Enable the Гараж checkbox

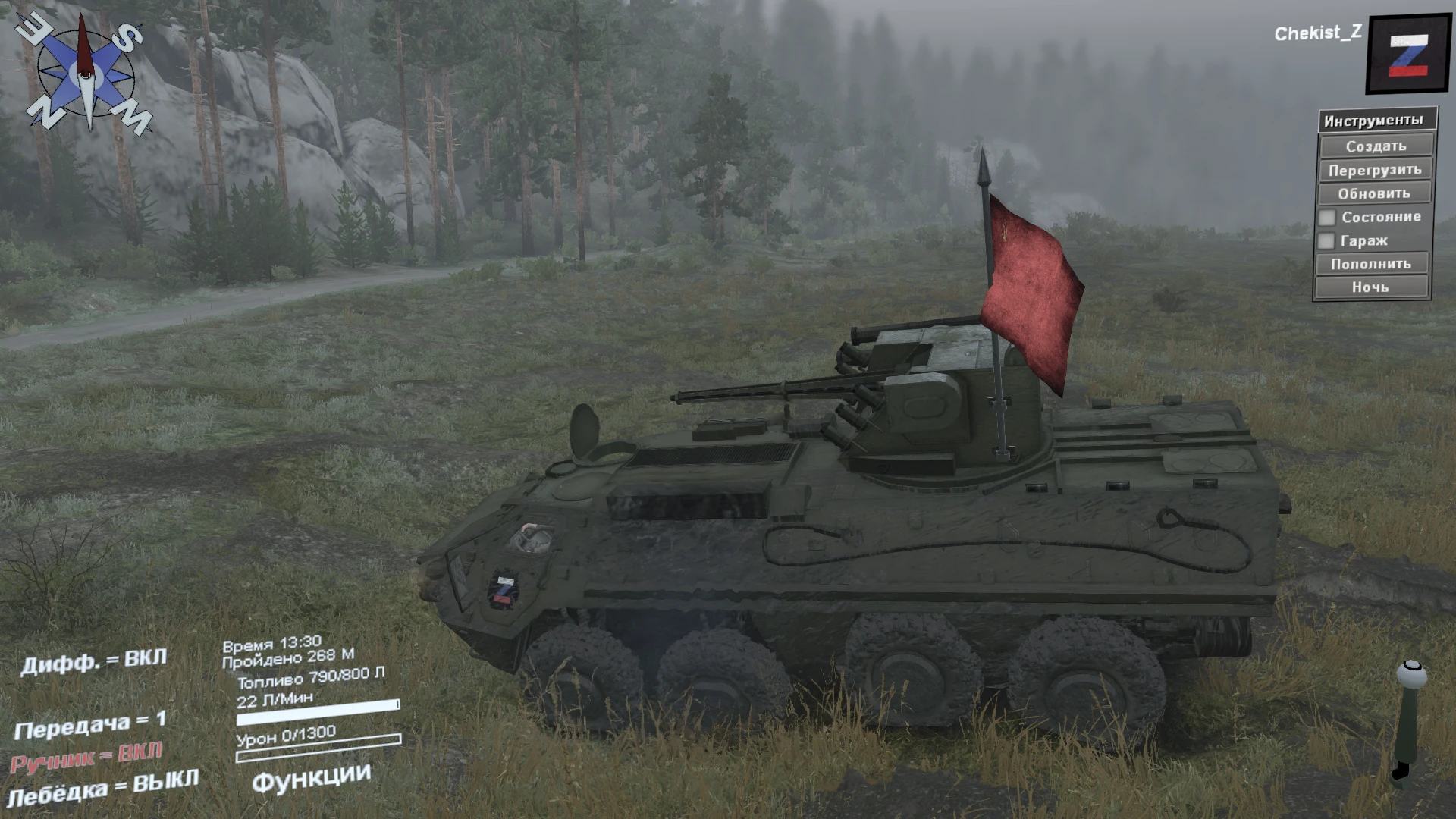click(x=1326, y=240)
